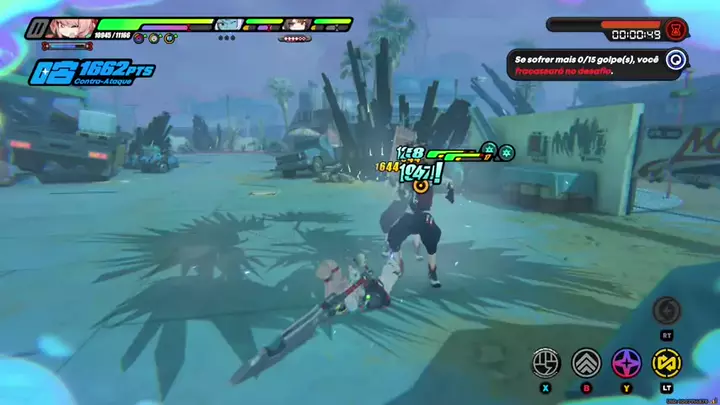Image resolution: width=720 pixels, height=405 pixels.
Task: Pause the game with the pause button
Action: coord(36,28)
